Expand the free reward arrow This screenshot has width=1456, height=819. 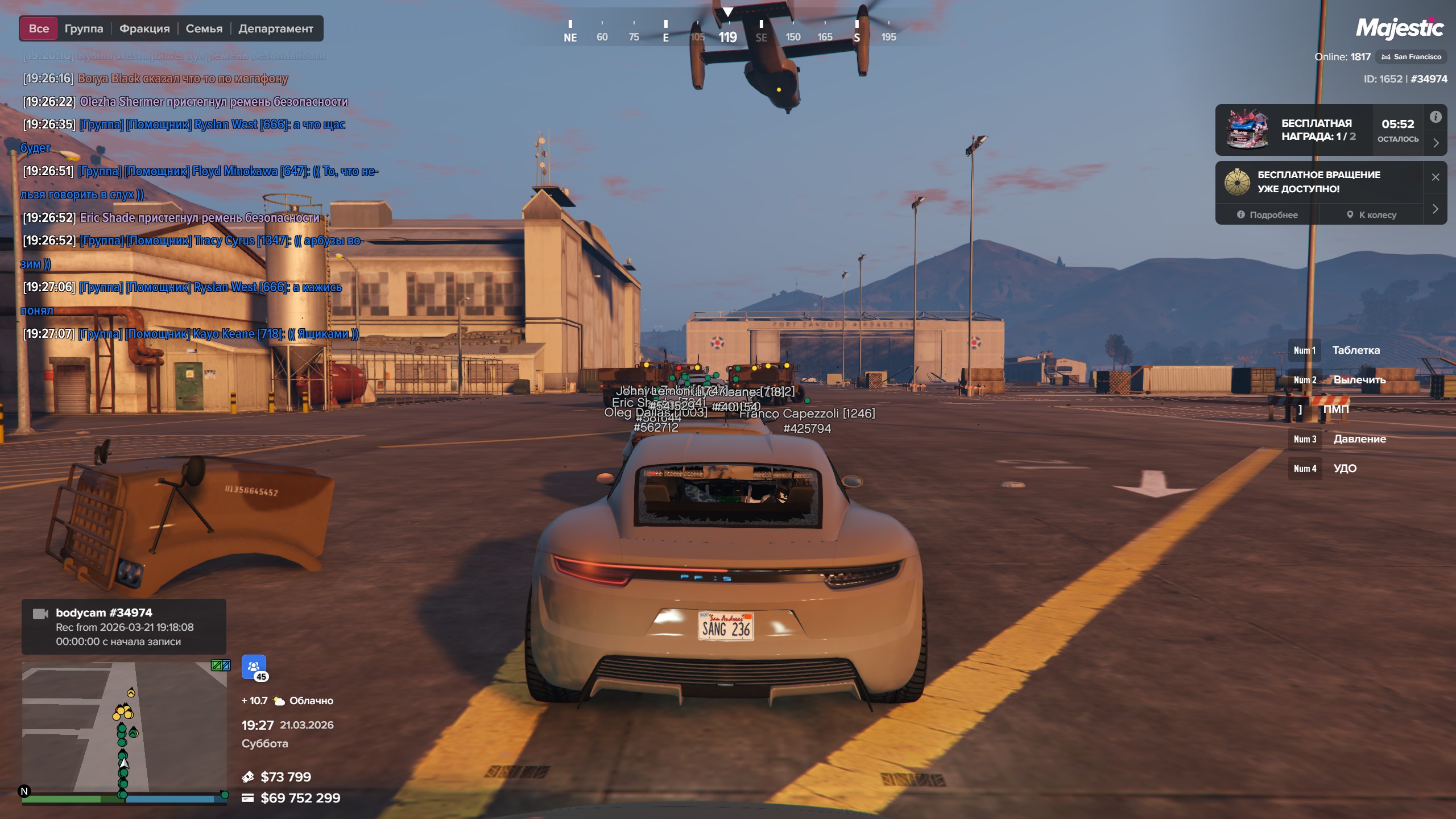pyautogui.click(x=1436, y=143)
